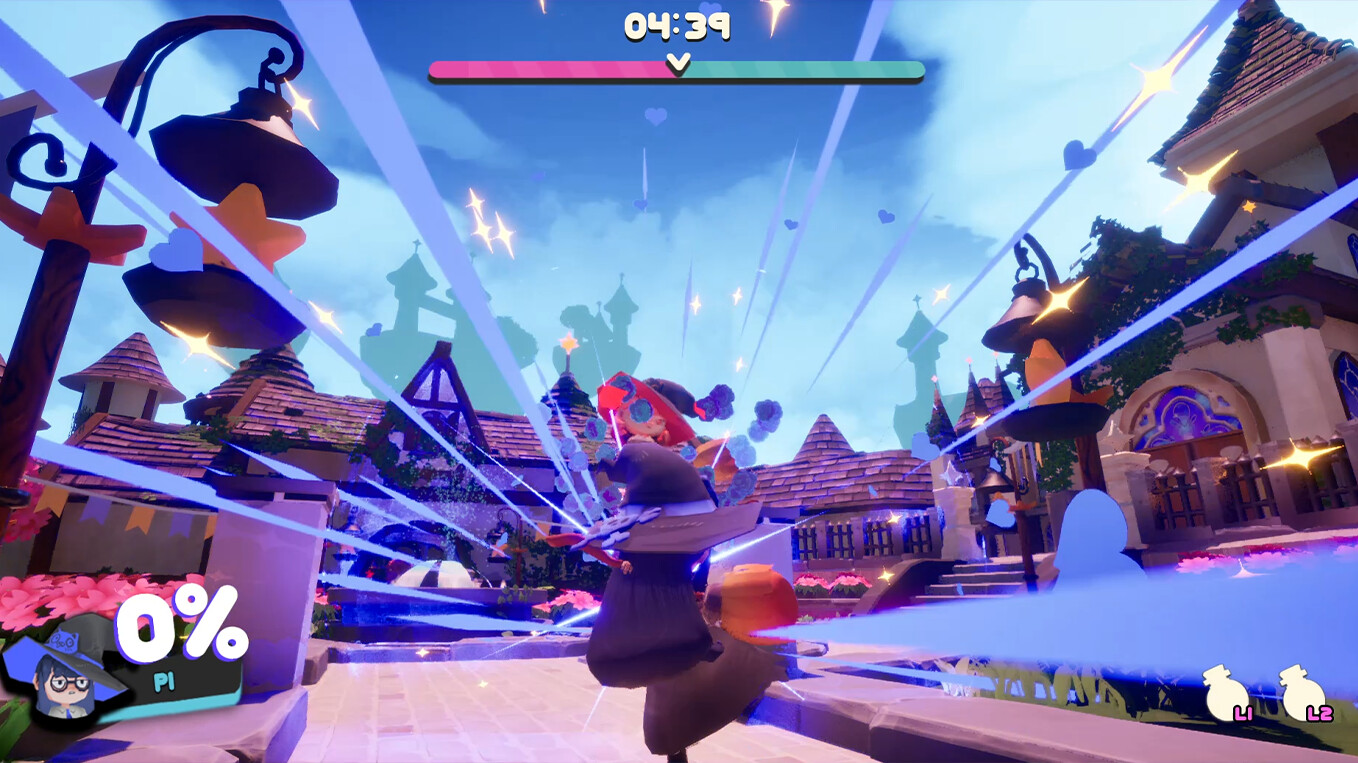Click the timer clock display reading 04:39
Viewport: 1358px width, 763px height.
[x=679, y=27]
